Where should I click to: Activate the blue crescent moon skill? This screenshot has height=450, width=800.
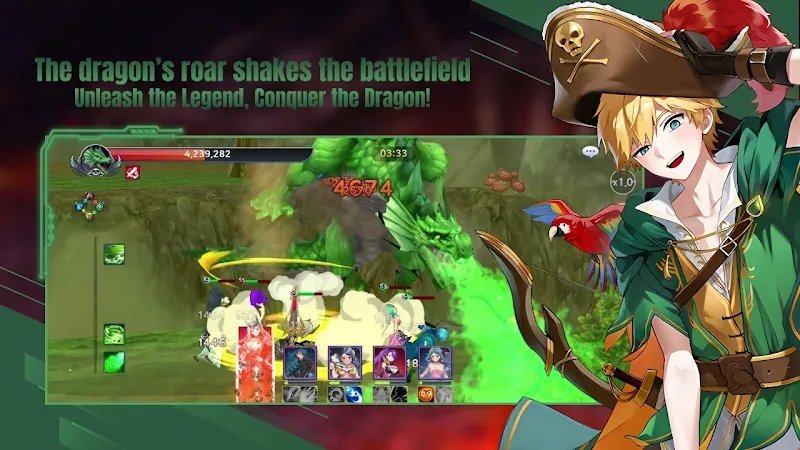353,394
